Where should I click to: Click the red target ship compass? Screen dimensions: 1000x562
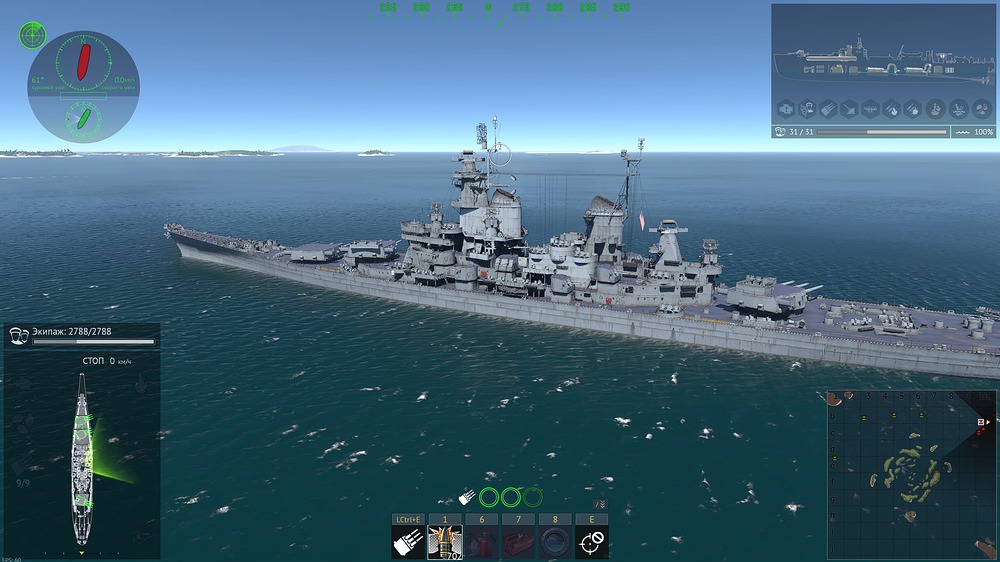click(84, 62)
